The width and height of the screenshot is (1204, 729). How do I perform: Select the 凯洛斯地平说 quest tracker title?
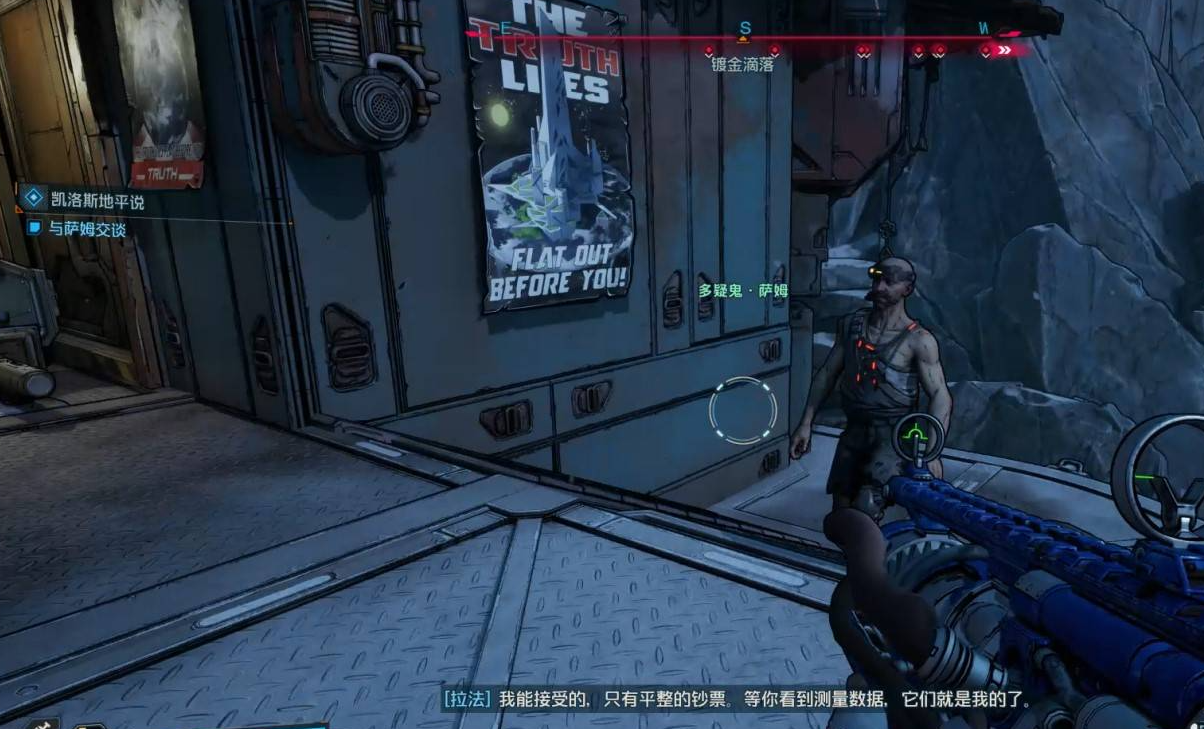(x=97, y=201)
